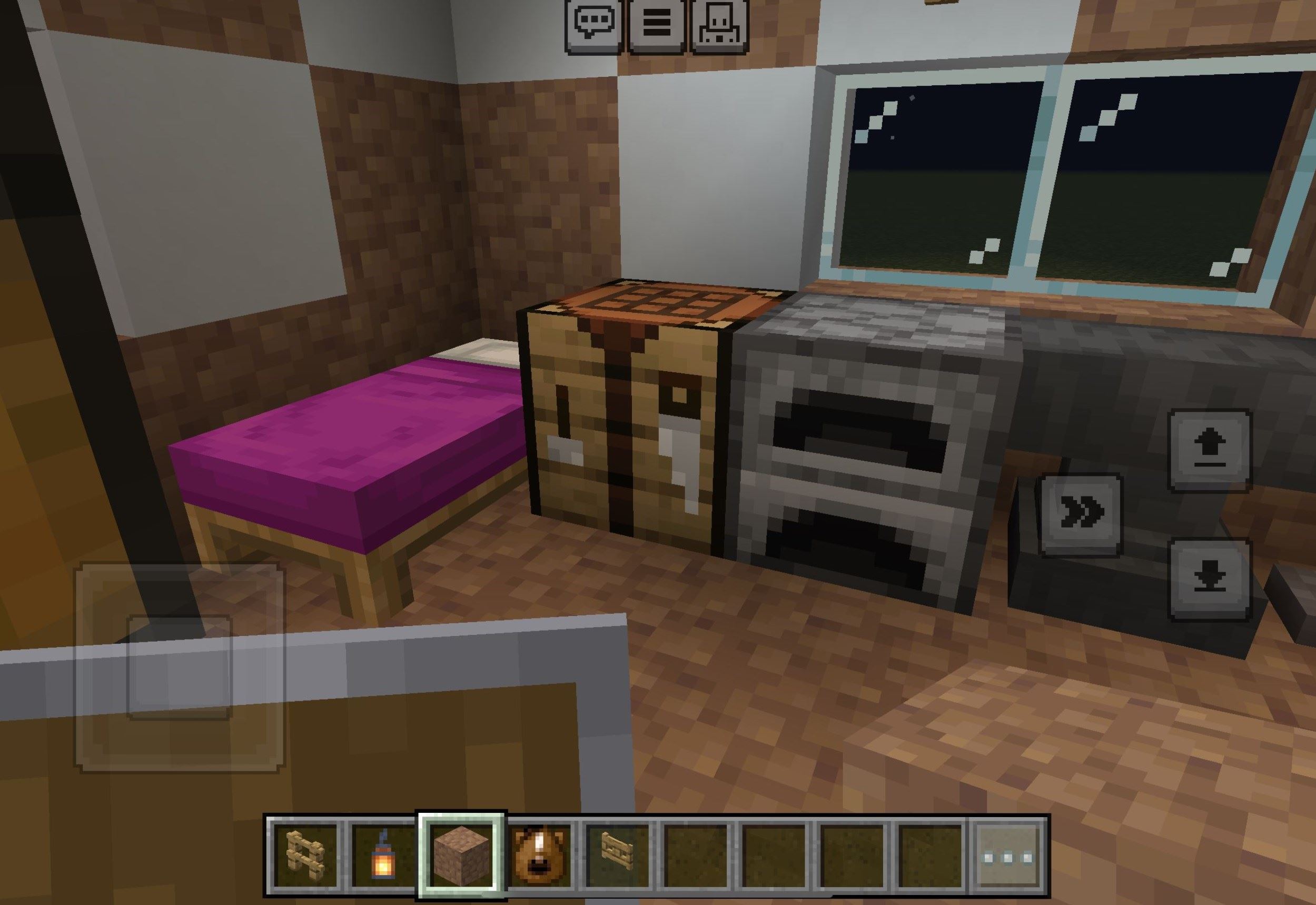
Task: Toggle the double-arrow sprint button
Action: [x=1081, y=514]
